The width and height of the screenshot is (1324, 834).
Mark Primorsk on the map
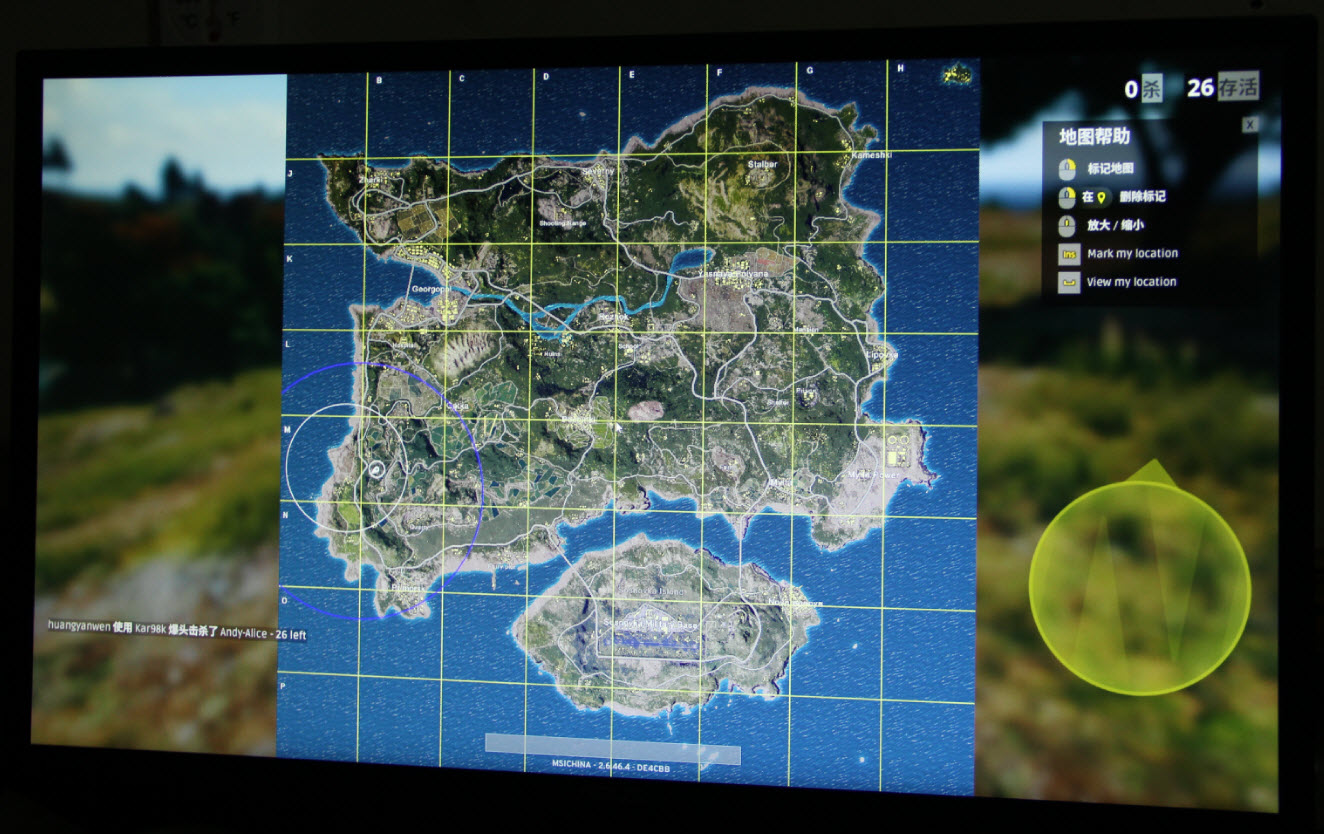(x=406, y=588)
